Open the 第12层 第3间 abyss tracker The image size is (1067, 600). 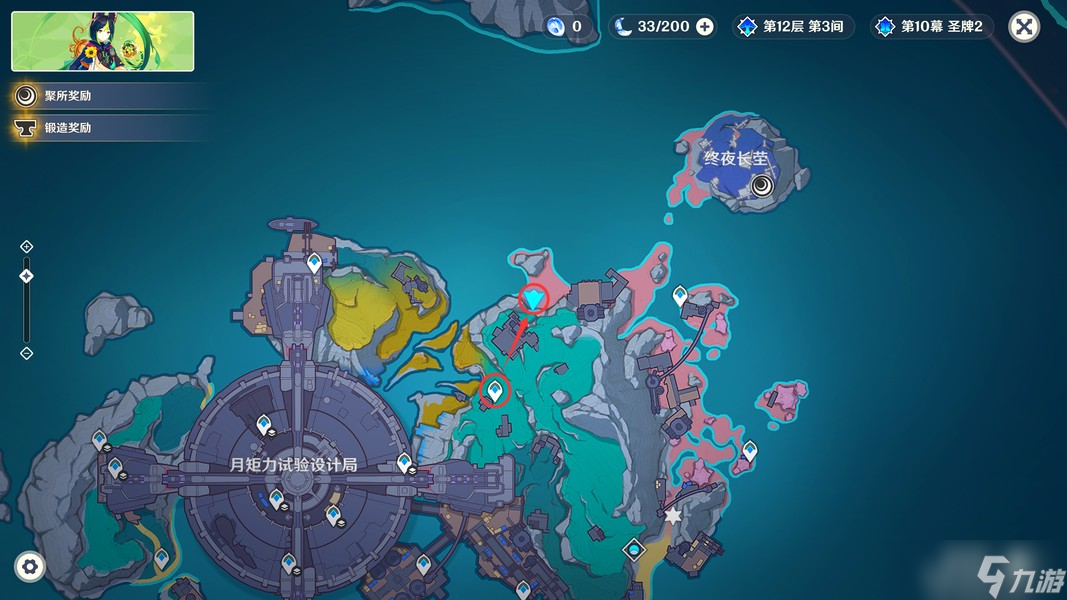point(793,27)
